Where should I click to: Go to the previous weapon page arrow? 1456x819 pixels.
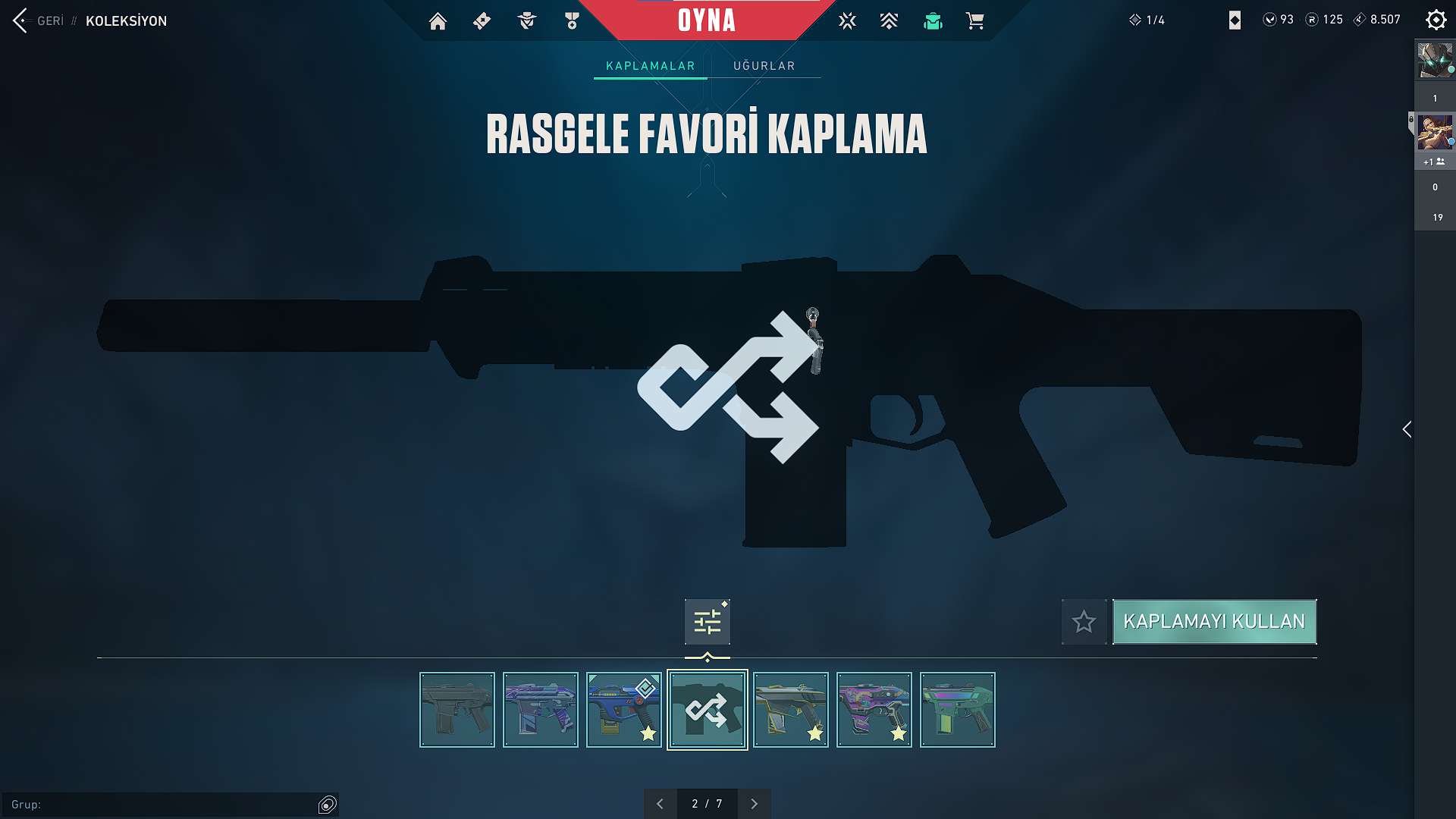tap(660, 804)
